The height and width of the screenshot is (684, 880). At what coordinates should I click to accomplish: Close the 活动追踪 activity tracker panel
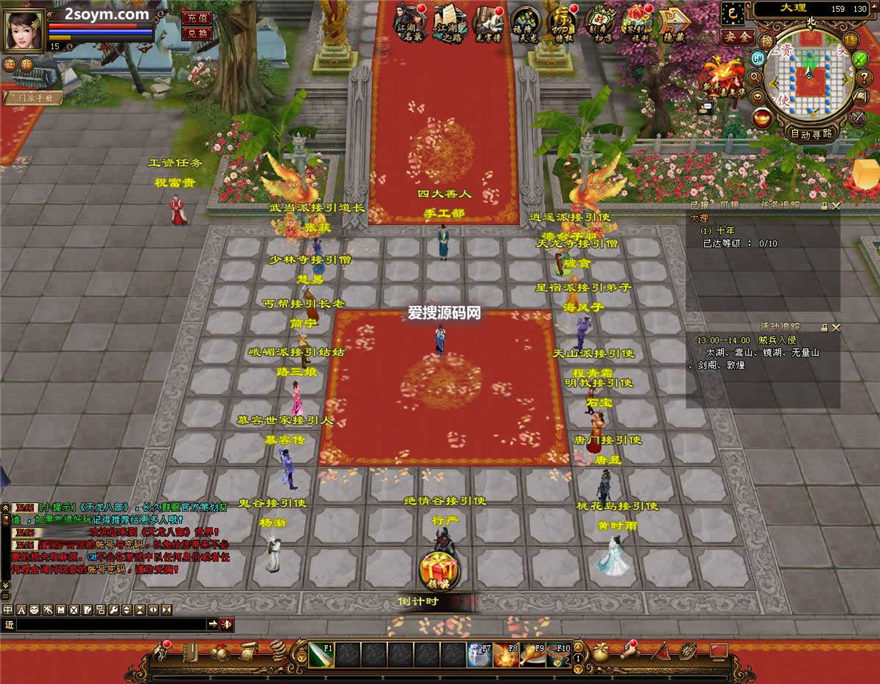click(836, 327)
